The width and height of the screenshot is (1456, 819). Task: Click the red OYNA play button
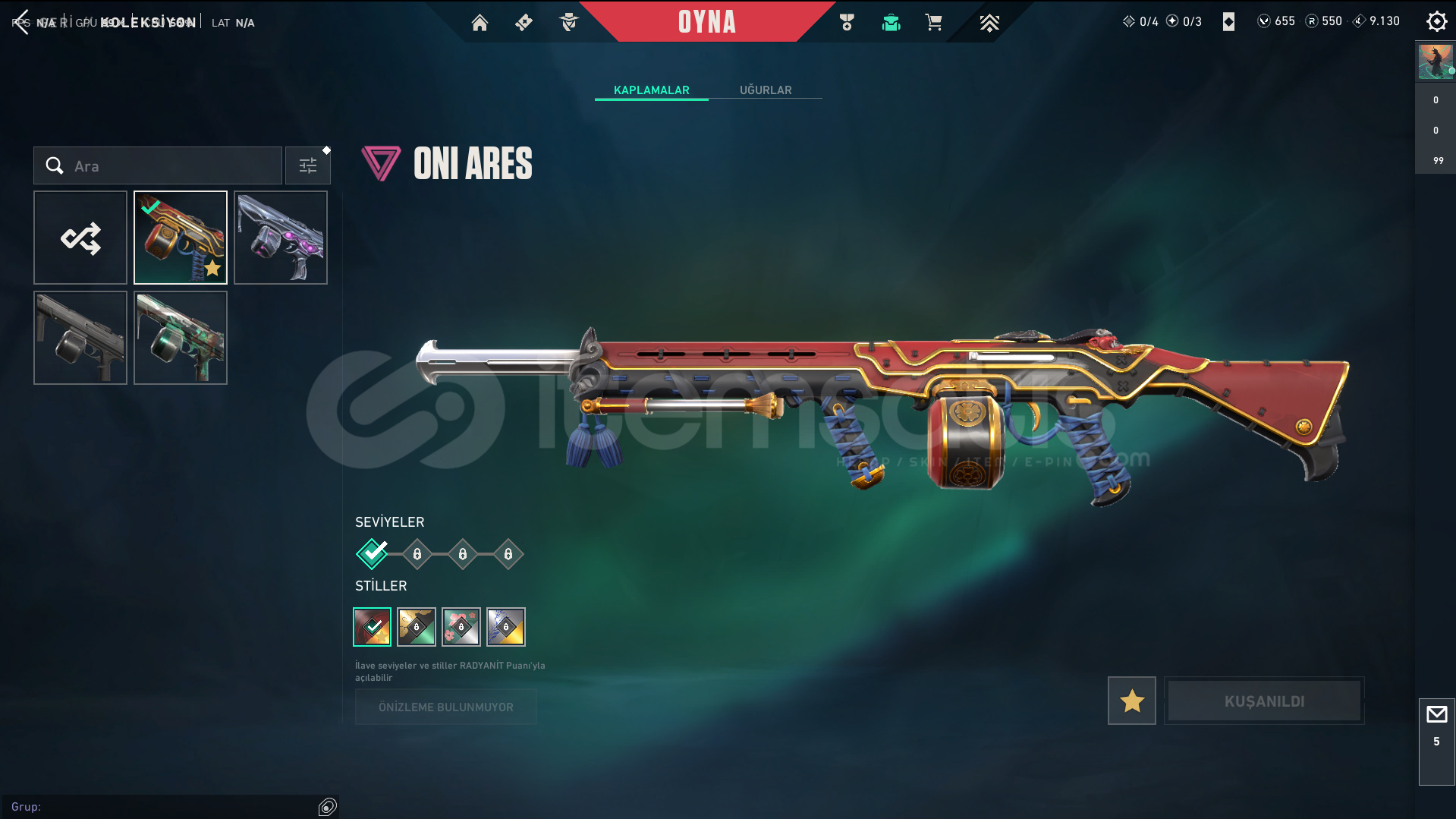706,22
